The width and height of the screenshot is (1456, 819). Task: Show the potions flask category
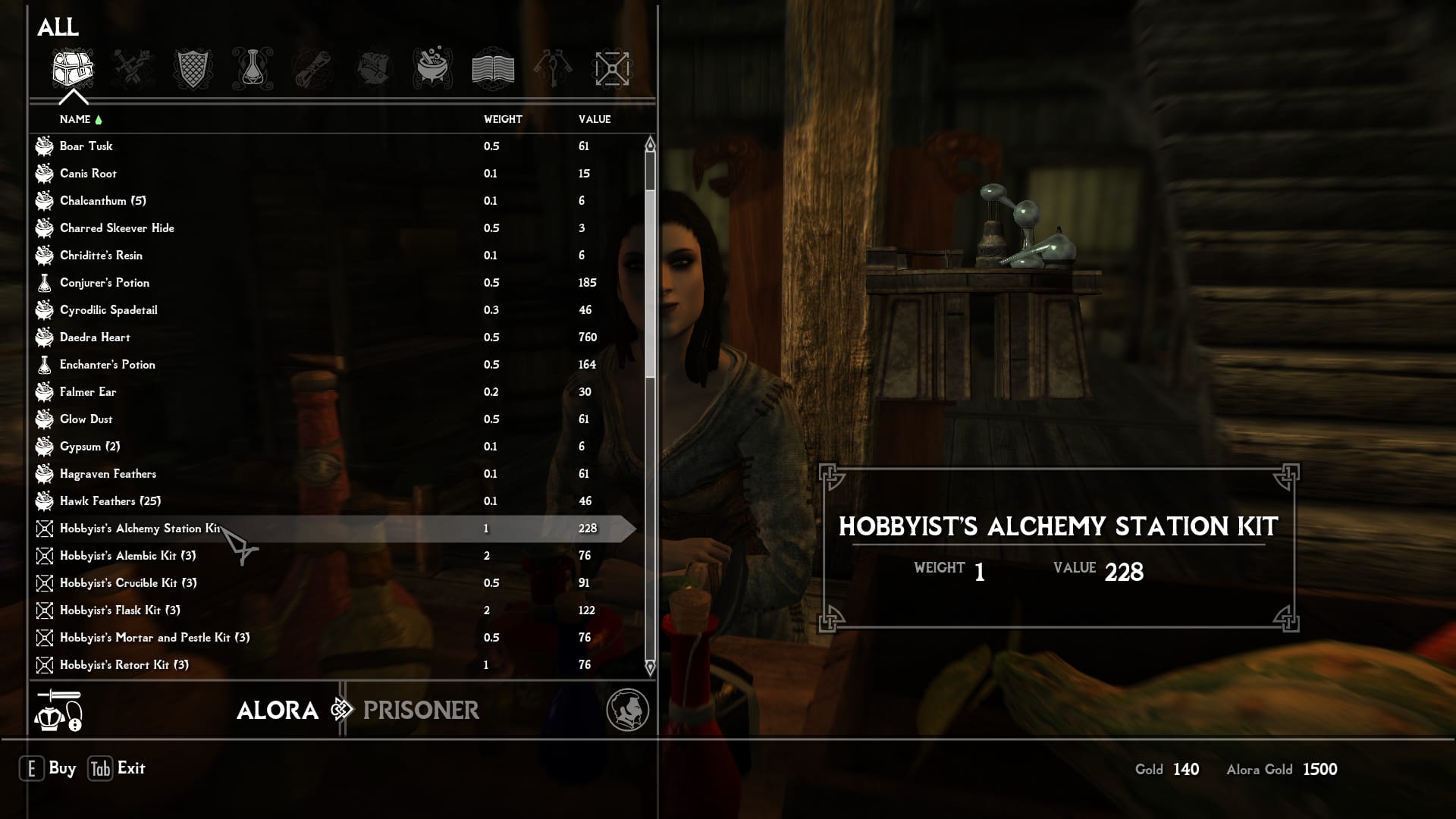click(x=253, y=69)
